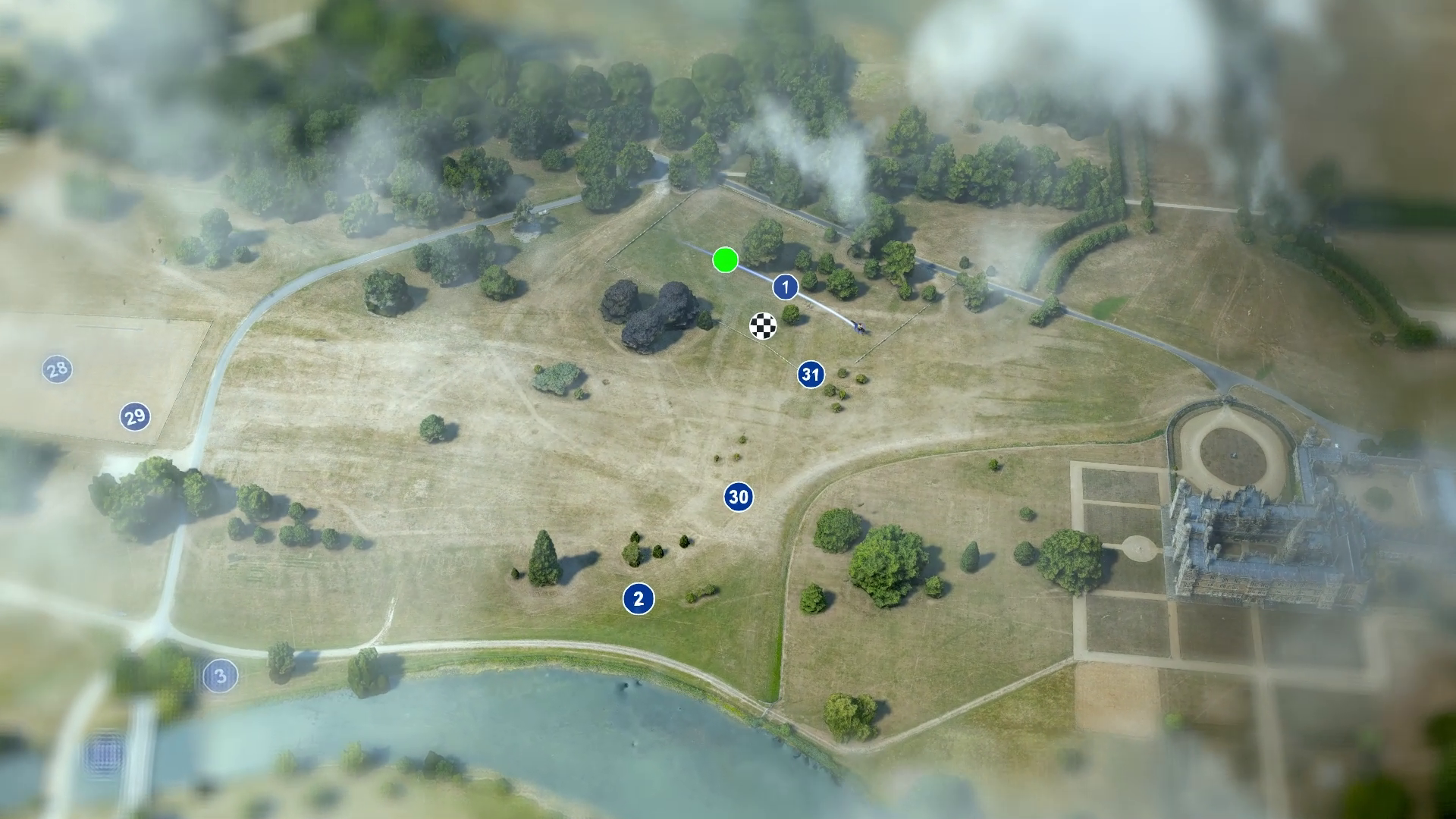Select the checkered finish flag marker
This screenshot has width=1456, height=819.
[763, 326]
